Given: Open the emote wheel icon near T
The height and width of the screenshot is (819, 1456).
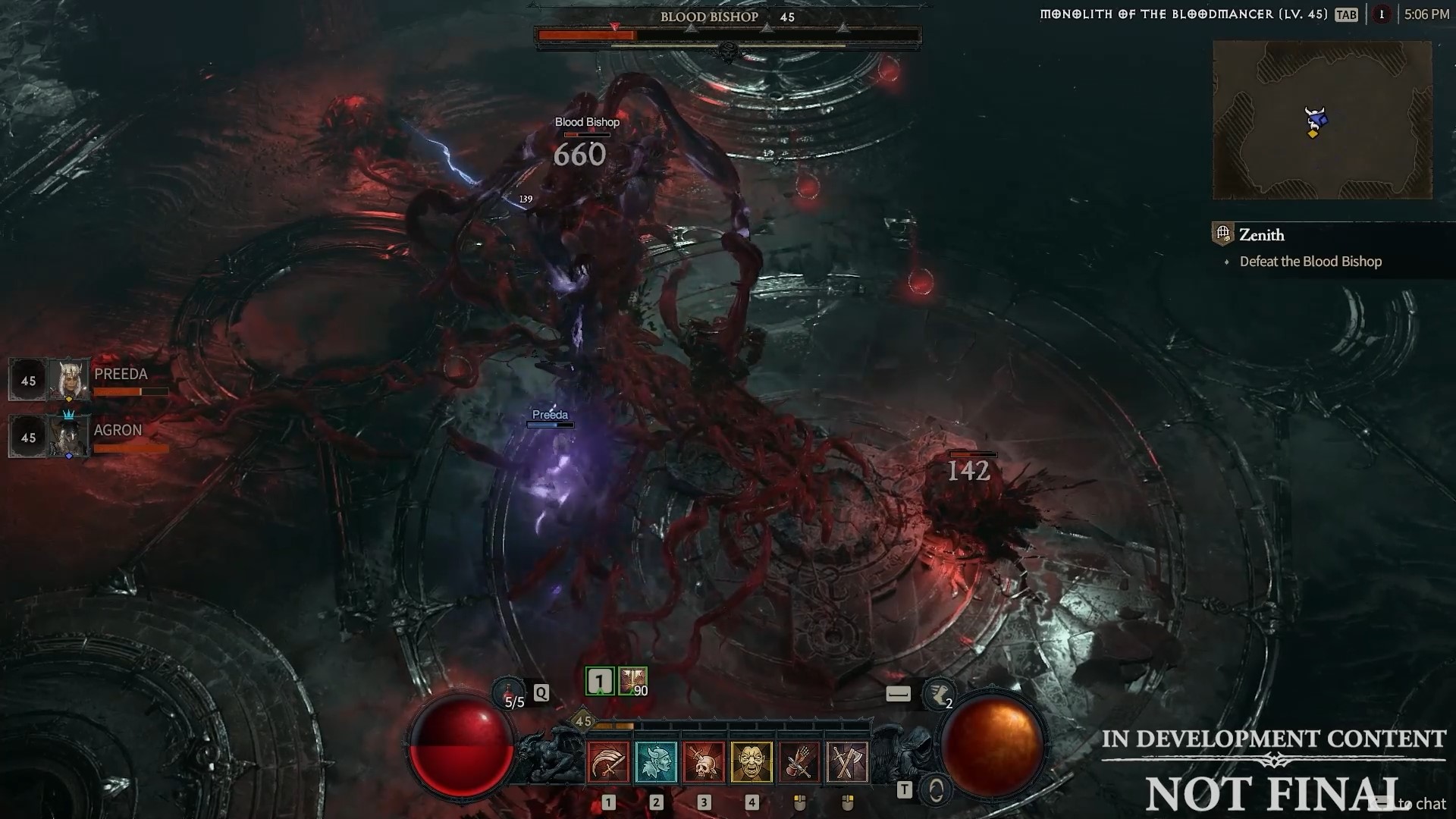Looking at the screenshot, I should (936, 789).
